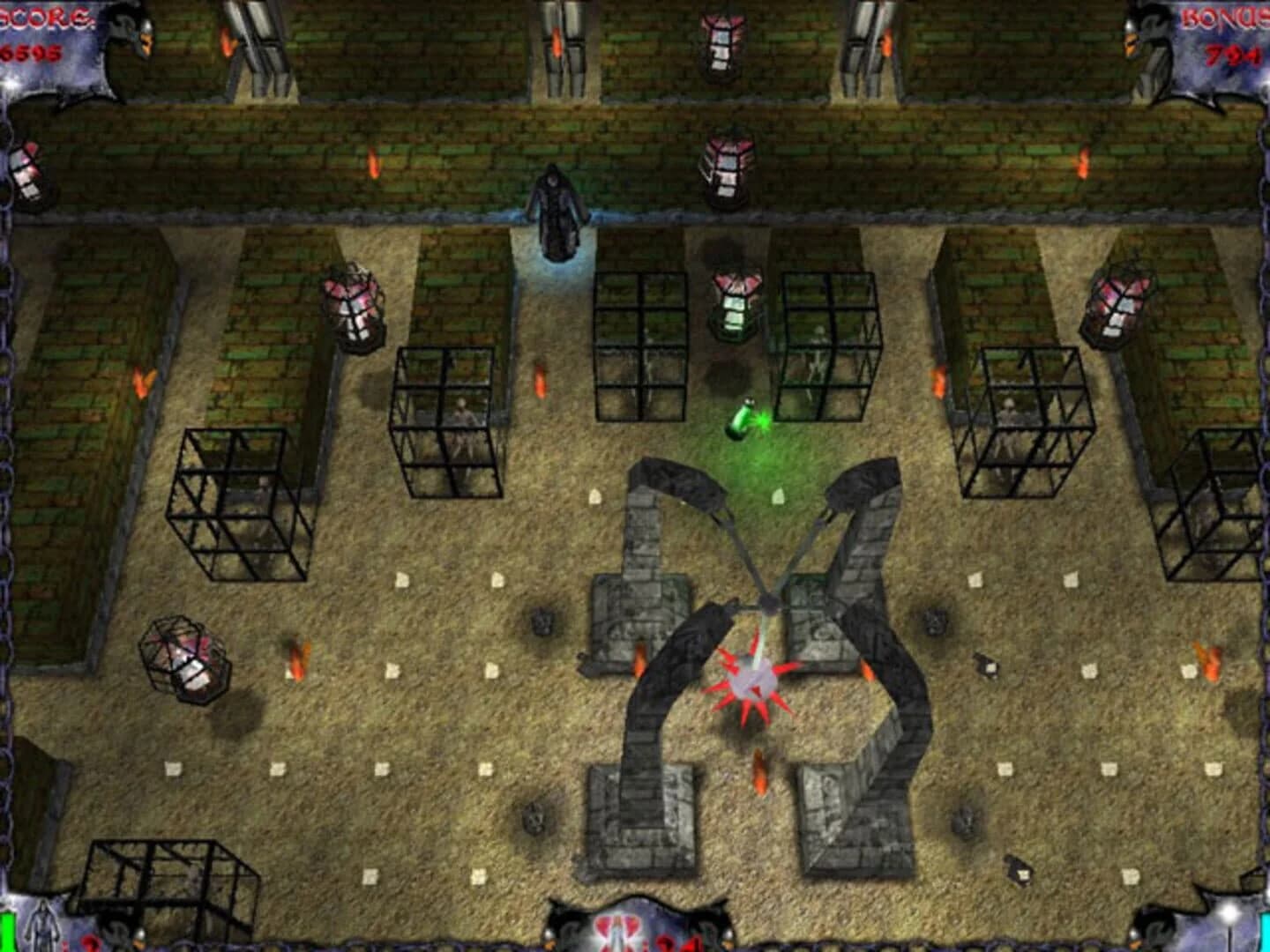The height and width of the screenshot is (952, 1270).
Task: Click the lantern cage on the far right wall
Action: point(1118,304)
